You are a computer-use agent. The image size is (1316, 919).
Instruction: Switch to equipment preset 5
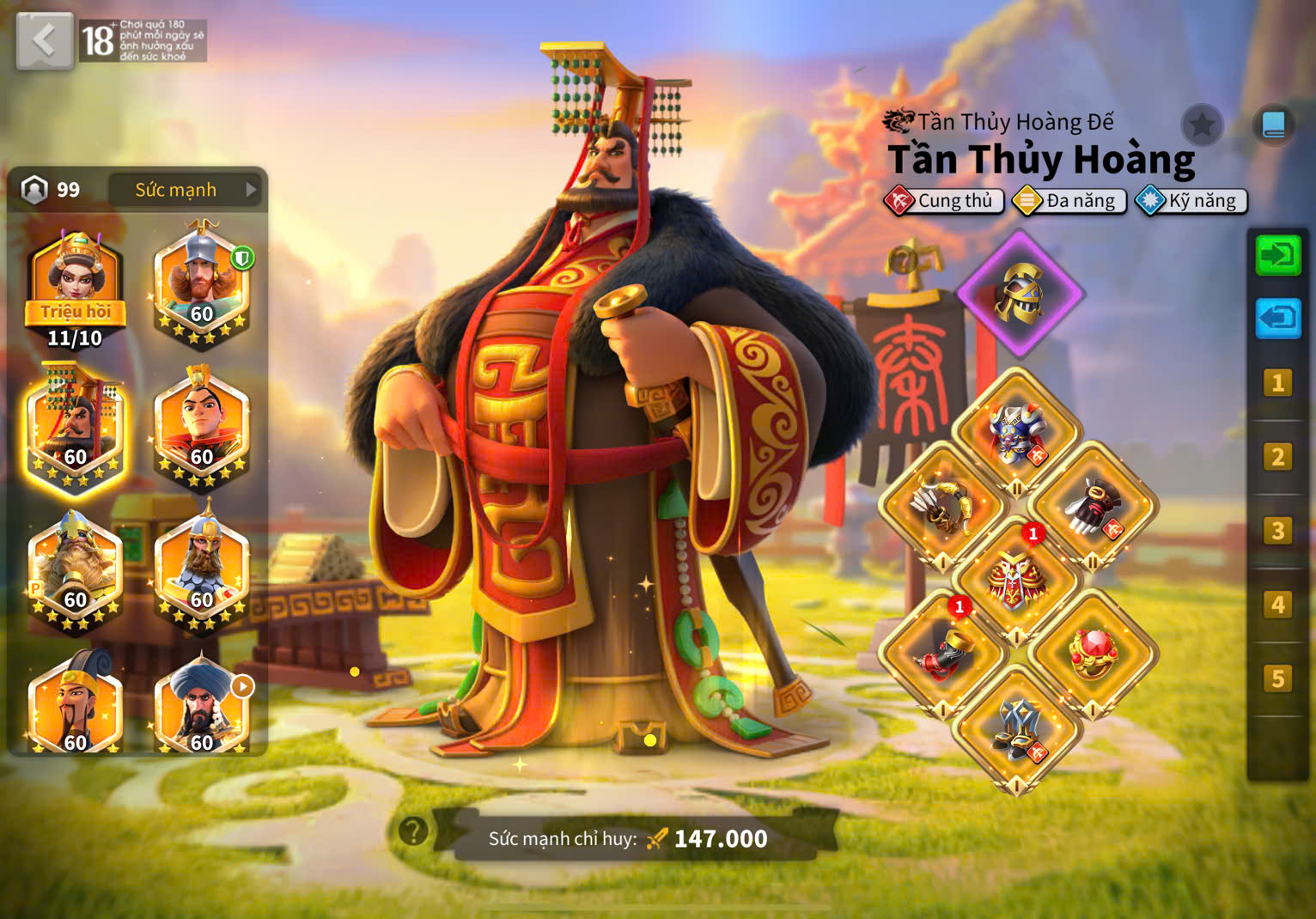click(x=1277, y=679)
